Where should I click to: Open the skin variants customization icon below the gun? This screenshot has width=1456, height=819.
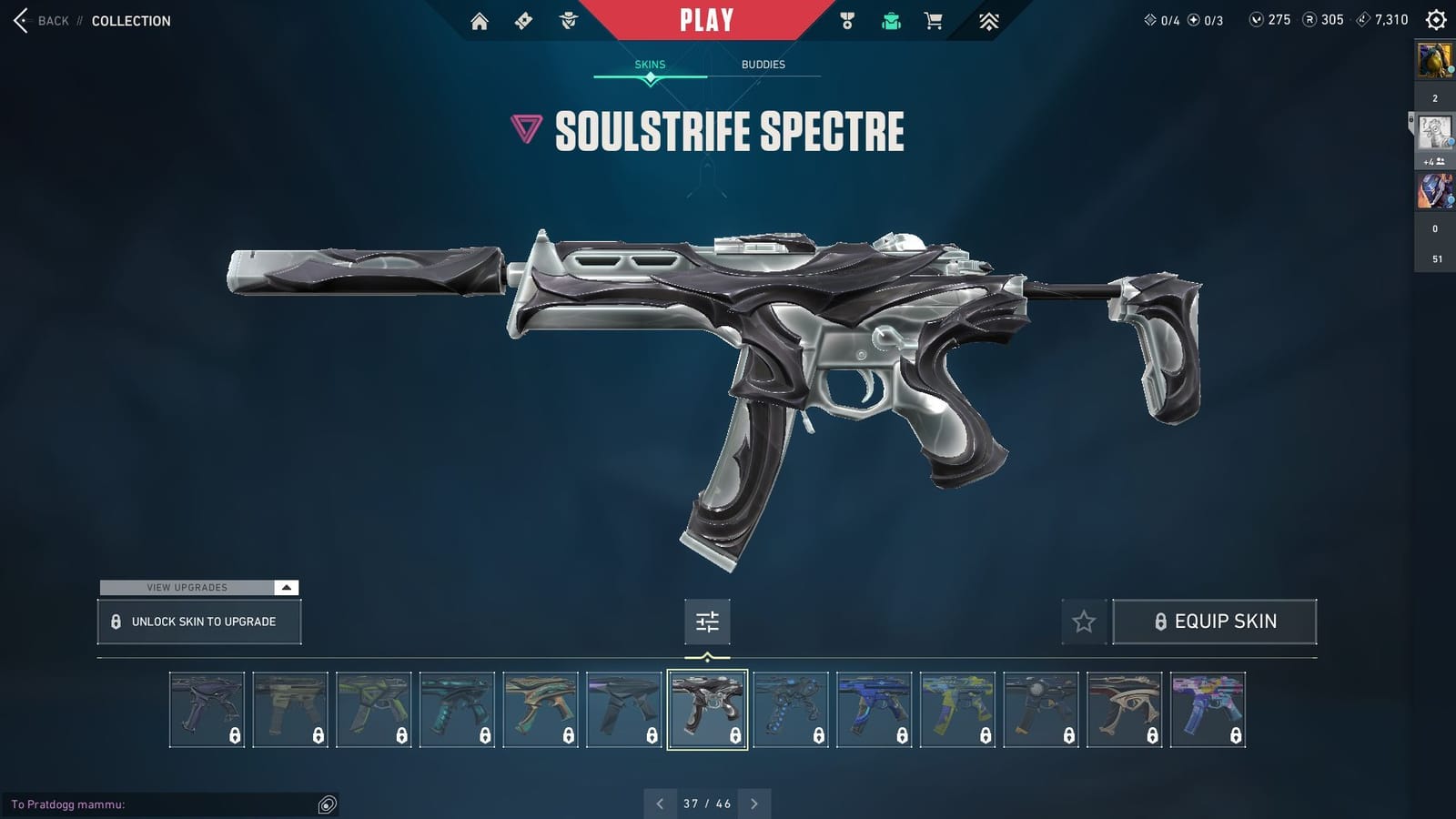point(708,622)
